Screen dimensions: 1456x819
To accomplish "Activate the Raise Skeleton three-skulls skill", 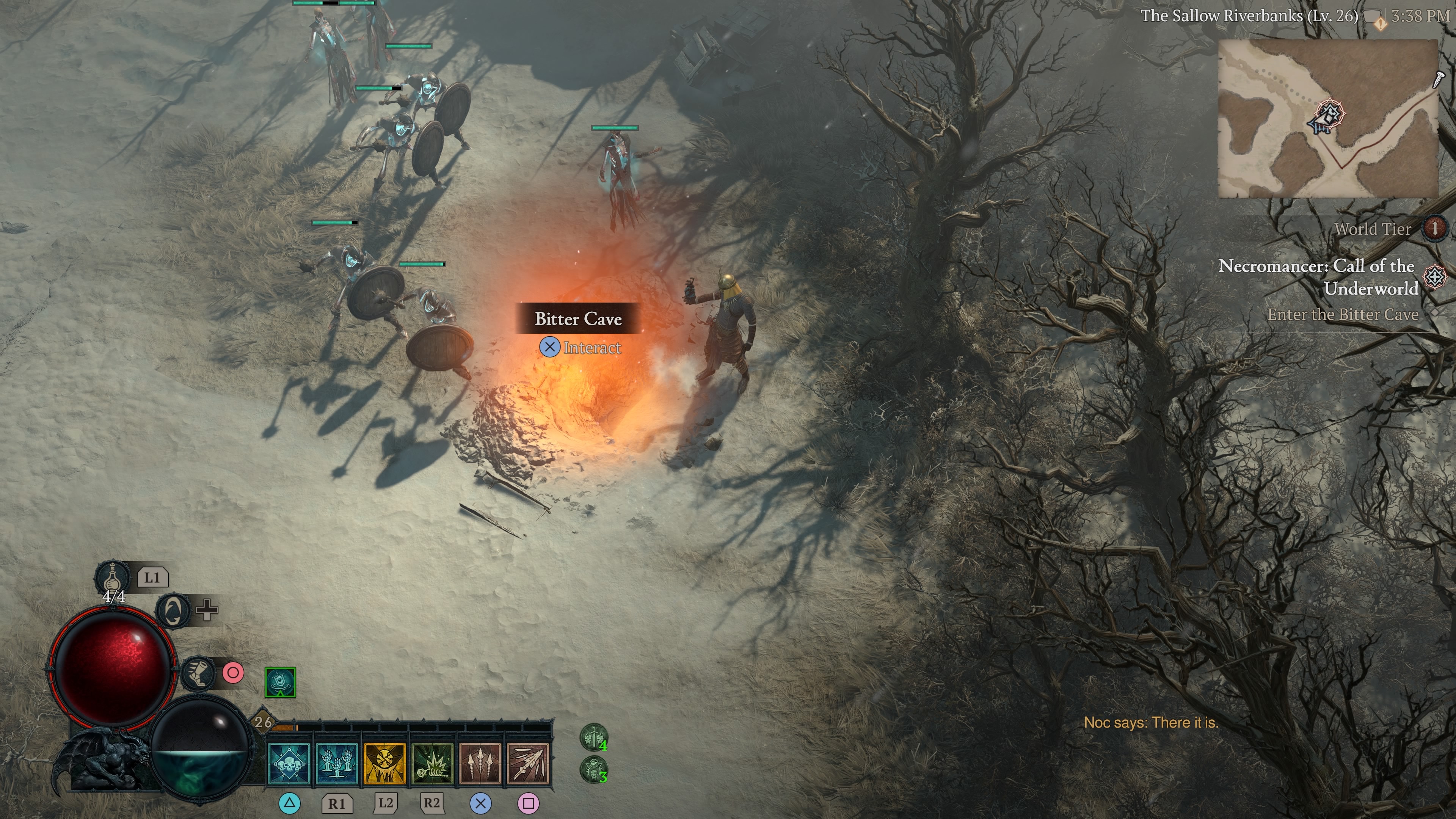I will pos(289,764).
